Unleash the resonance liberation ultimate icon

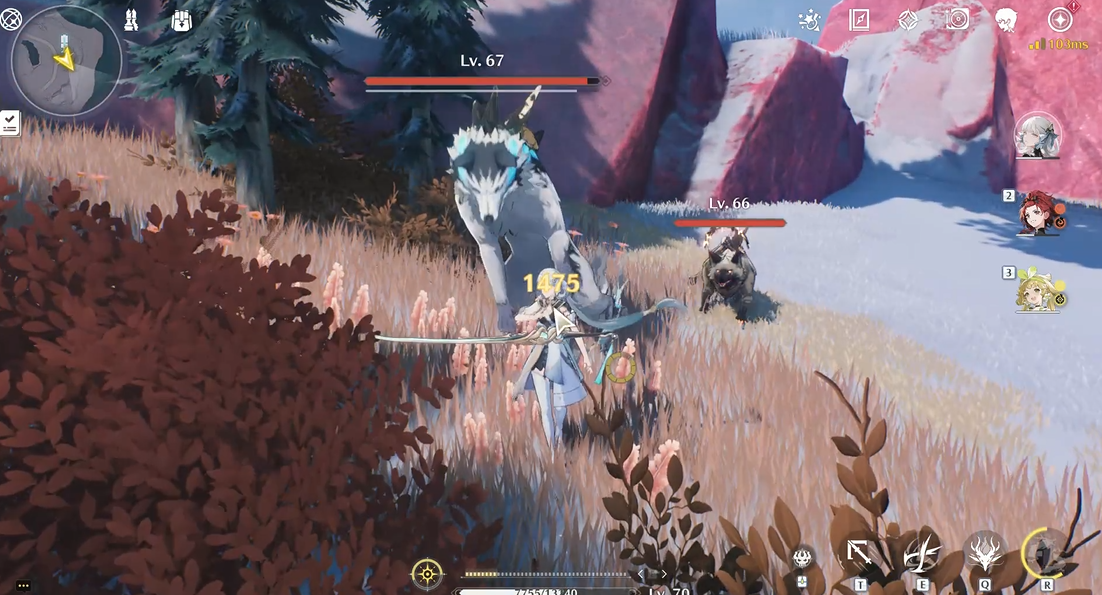click(1046, 553)
